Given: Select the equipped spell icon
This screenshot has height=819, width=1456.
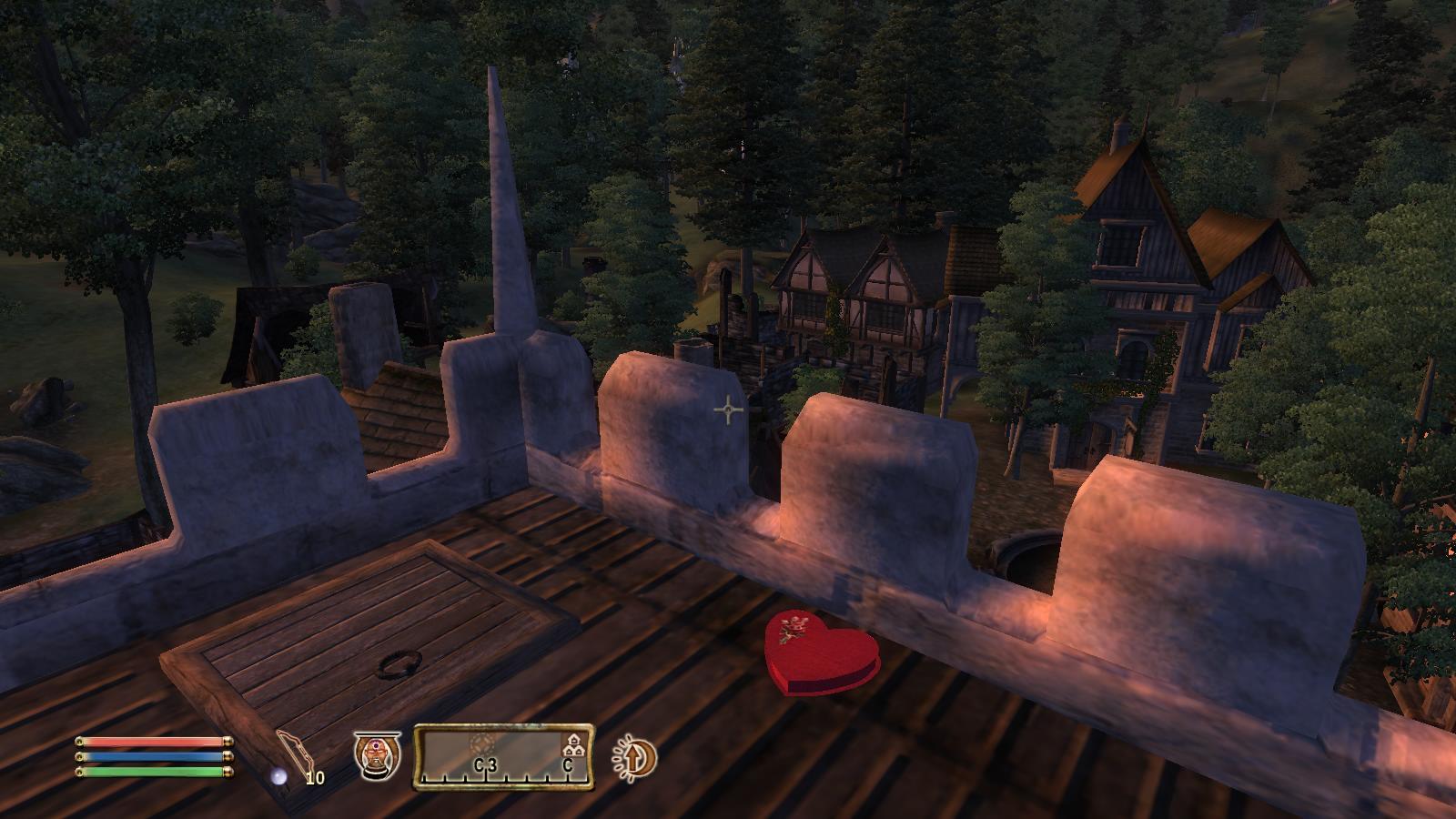Looking at the screenshot, I should tap(377, 755).
